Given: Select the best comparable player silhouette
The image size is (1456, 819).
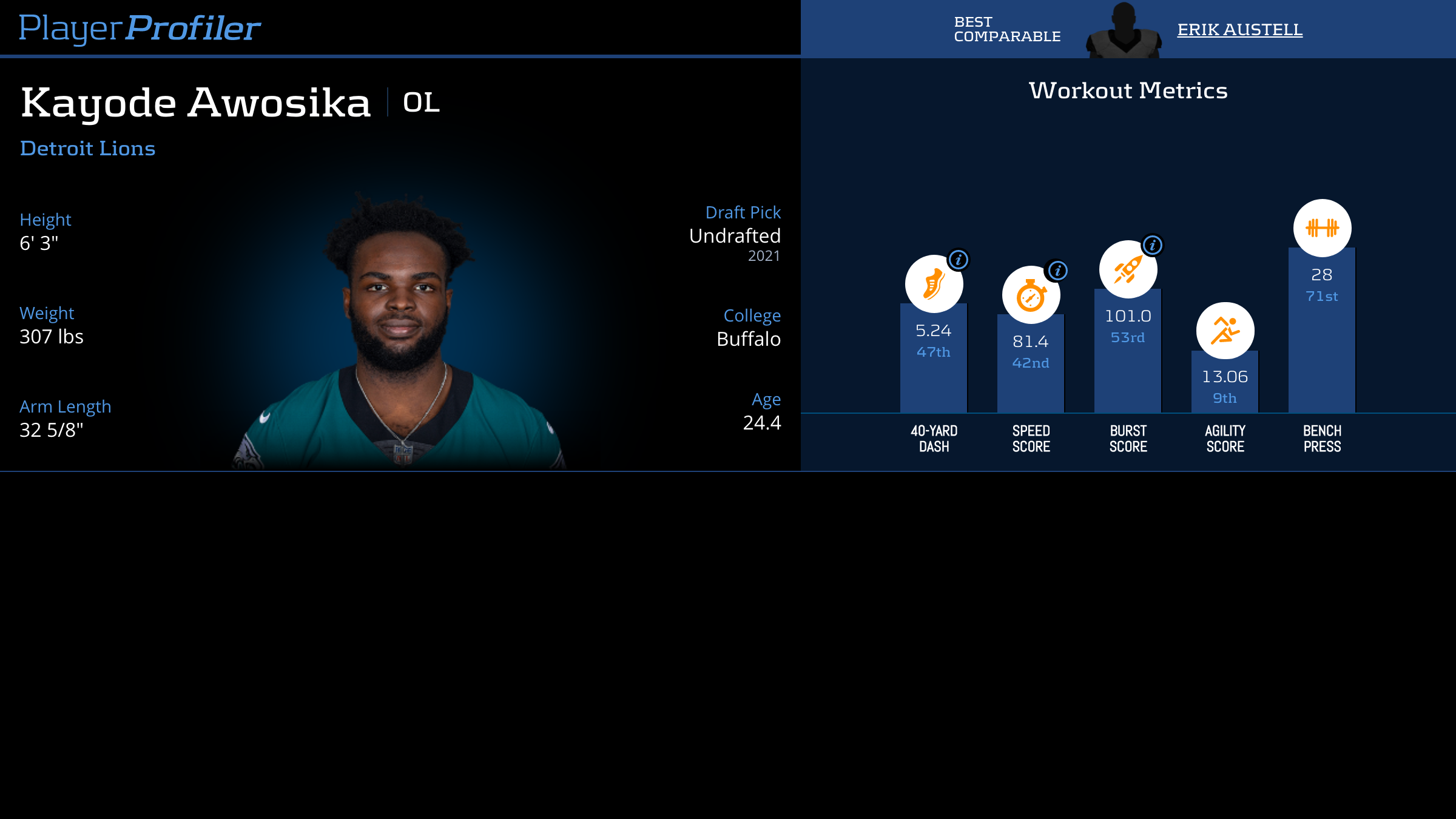Looking at the screenshot, I should (1124, 32).
